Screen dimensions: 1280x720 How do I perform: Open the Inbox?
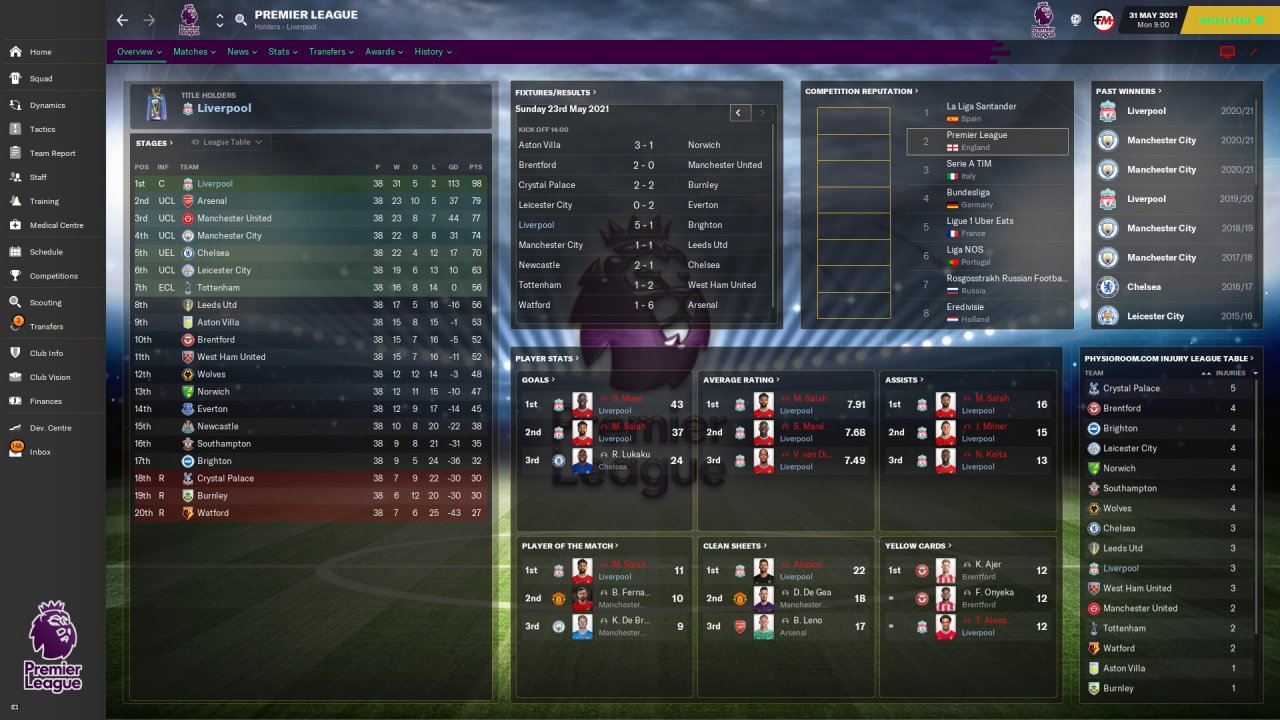tap(40, 452)
